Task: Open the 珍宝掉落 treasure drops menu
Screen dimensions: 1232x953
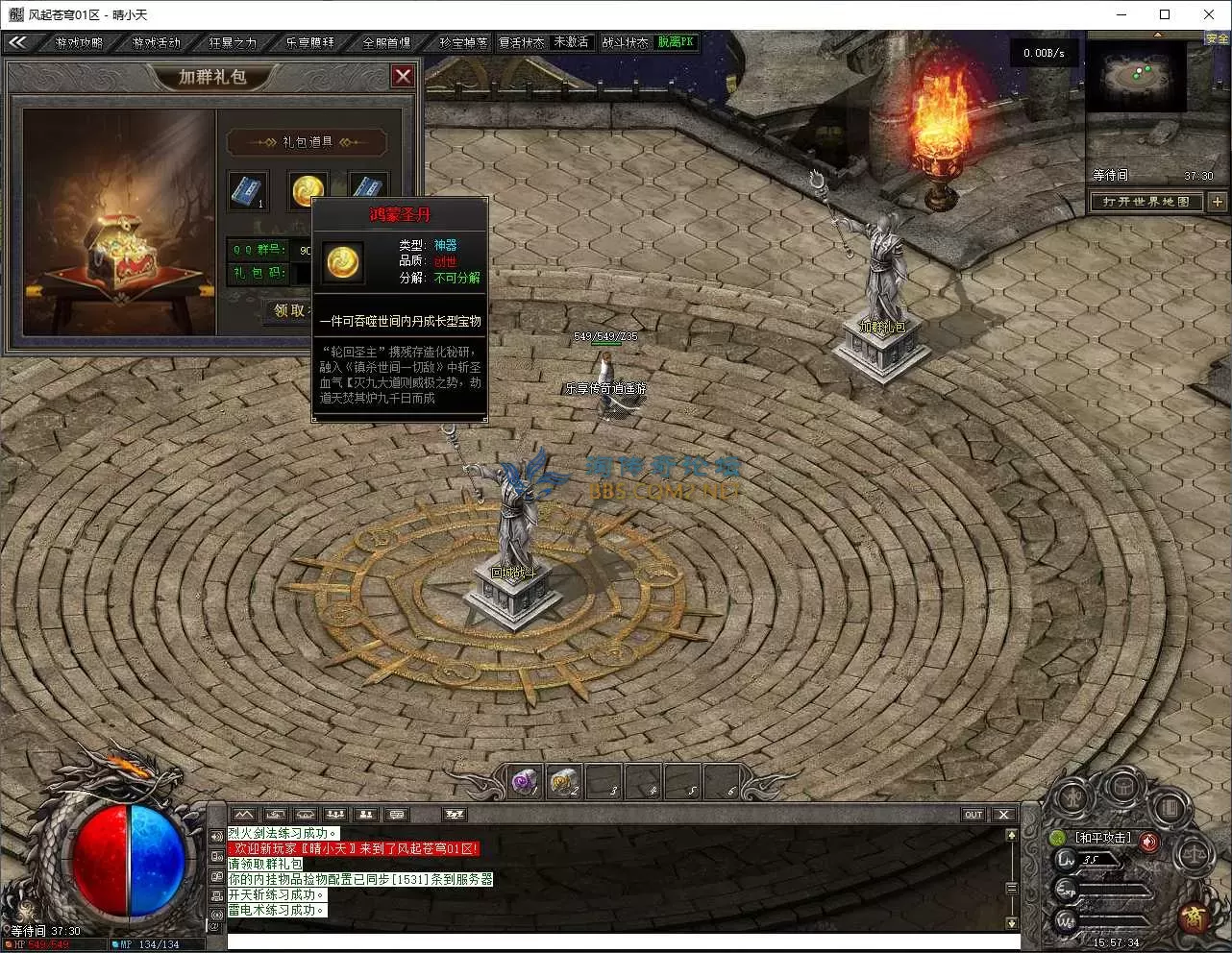Action: 463,42
